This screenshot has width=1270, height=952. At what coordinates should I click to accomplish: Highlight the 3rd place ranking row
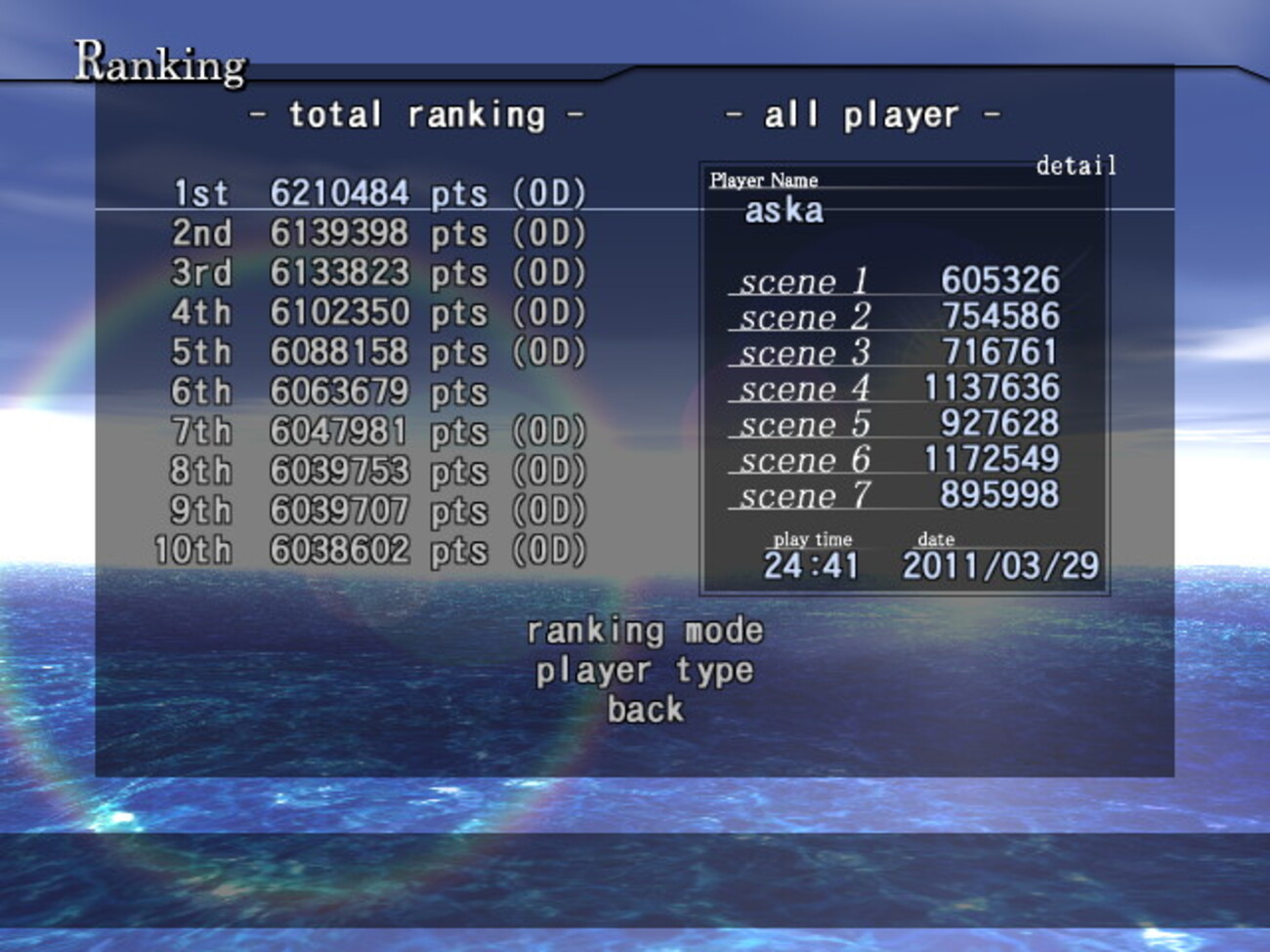(x=379, y=272)
